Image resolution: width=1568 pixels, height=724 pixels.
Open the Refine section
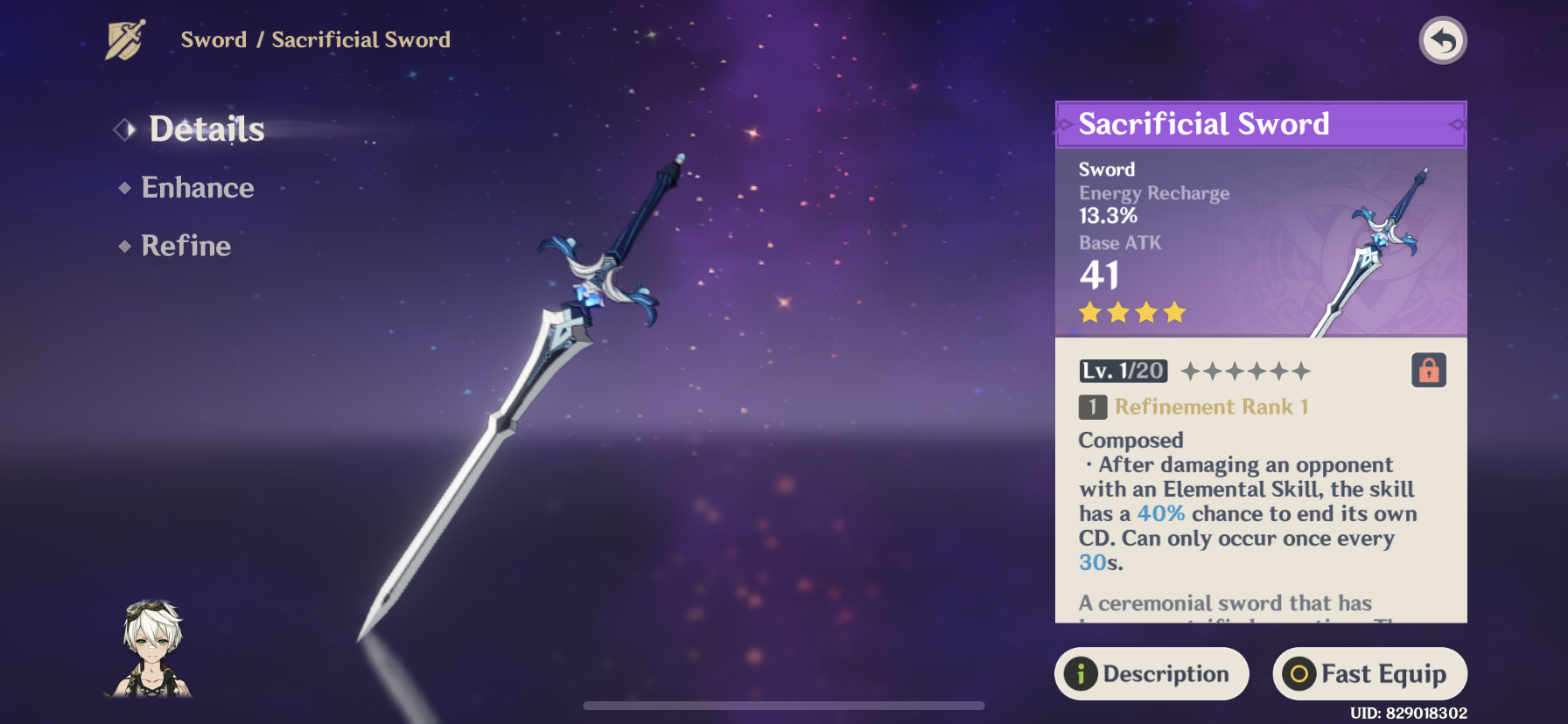pos(185,246)
